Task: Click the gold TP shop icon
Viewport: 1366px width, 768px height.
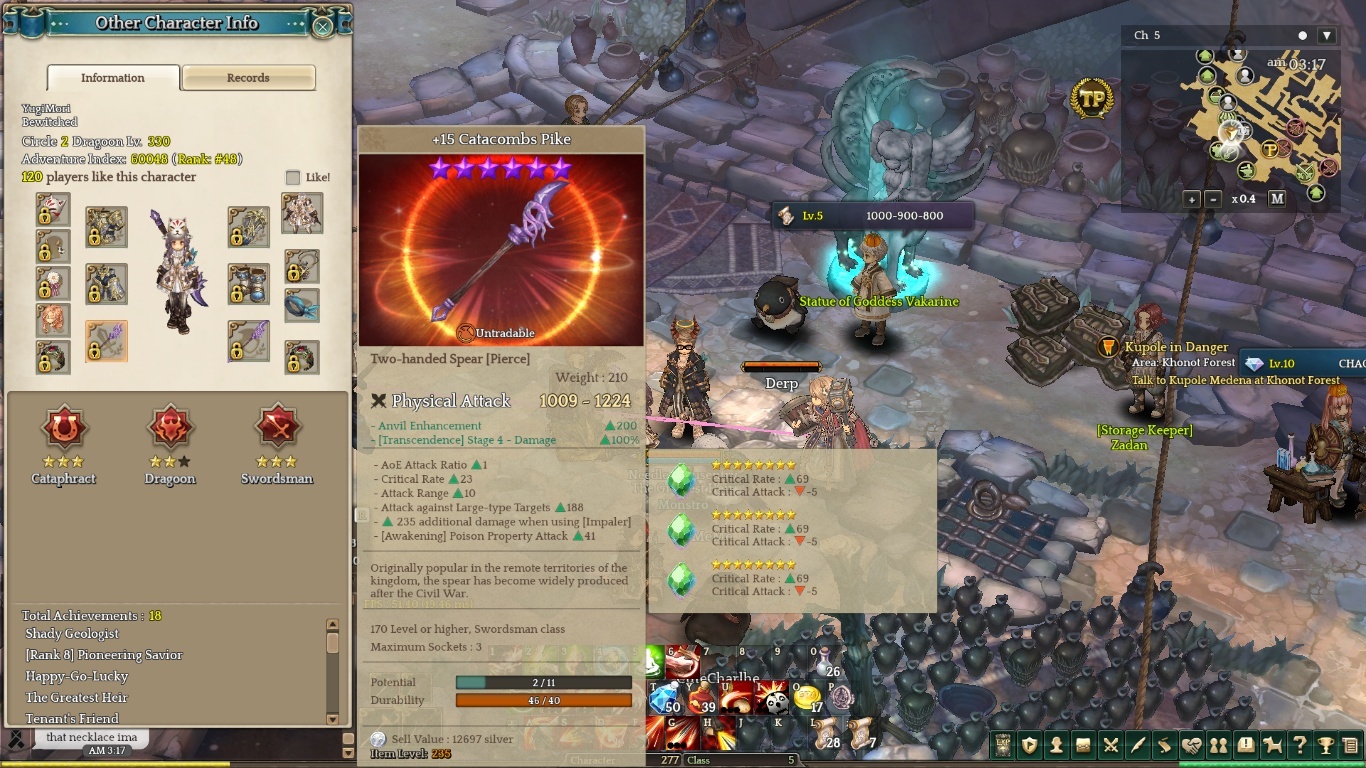Action: click(x=1092, y=99)
